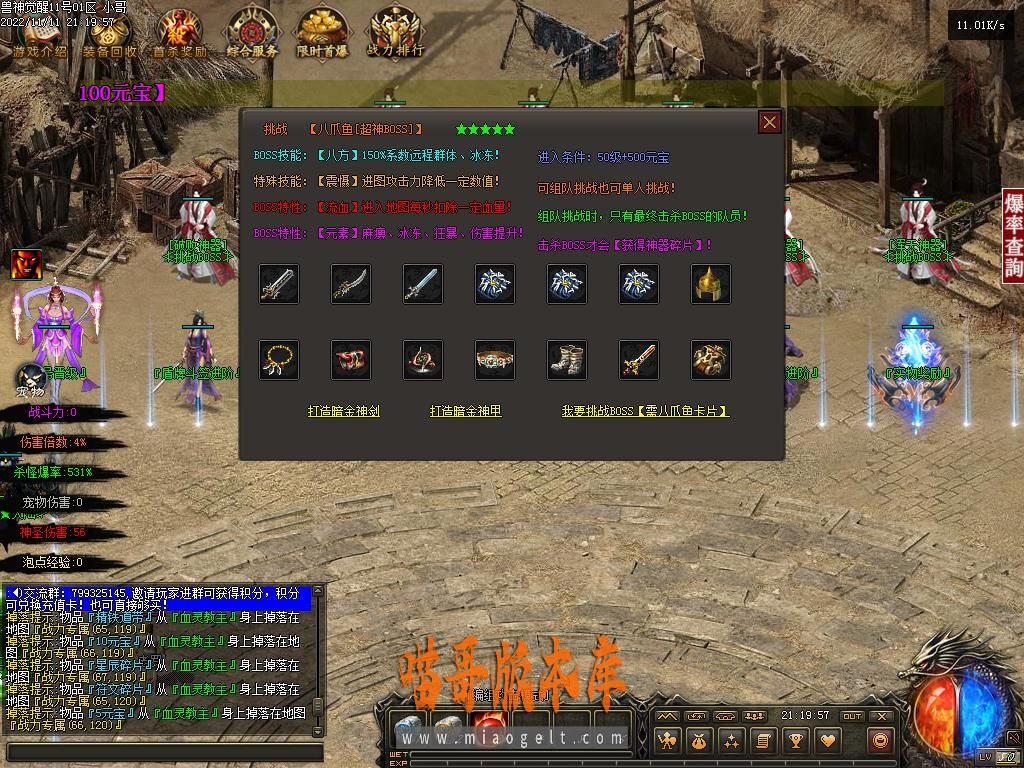Select the jeweled belt reward item
The height and width of the screenshot is (768, 1024).
pyautogui.click(x=495, y=360)
